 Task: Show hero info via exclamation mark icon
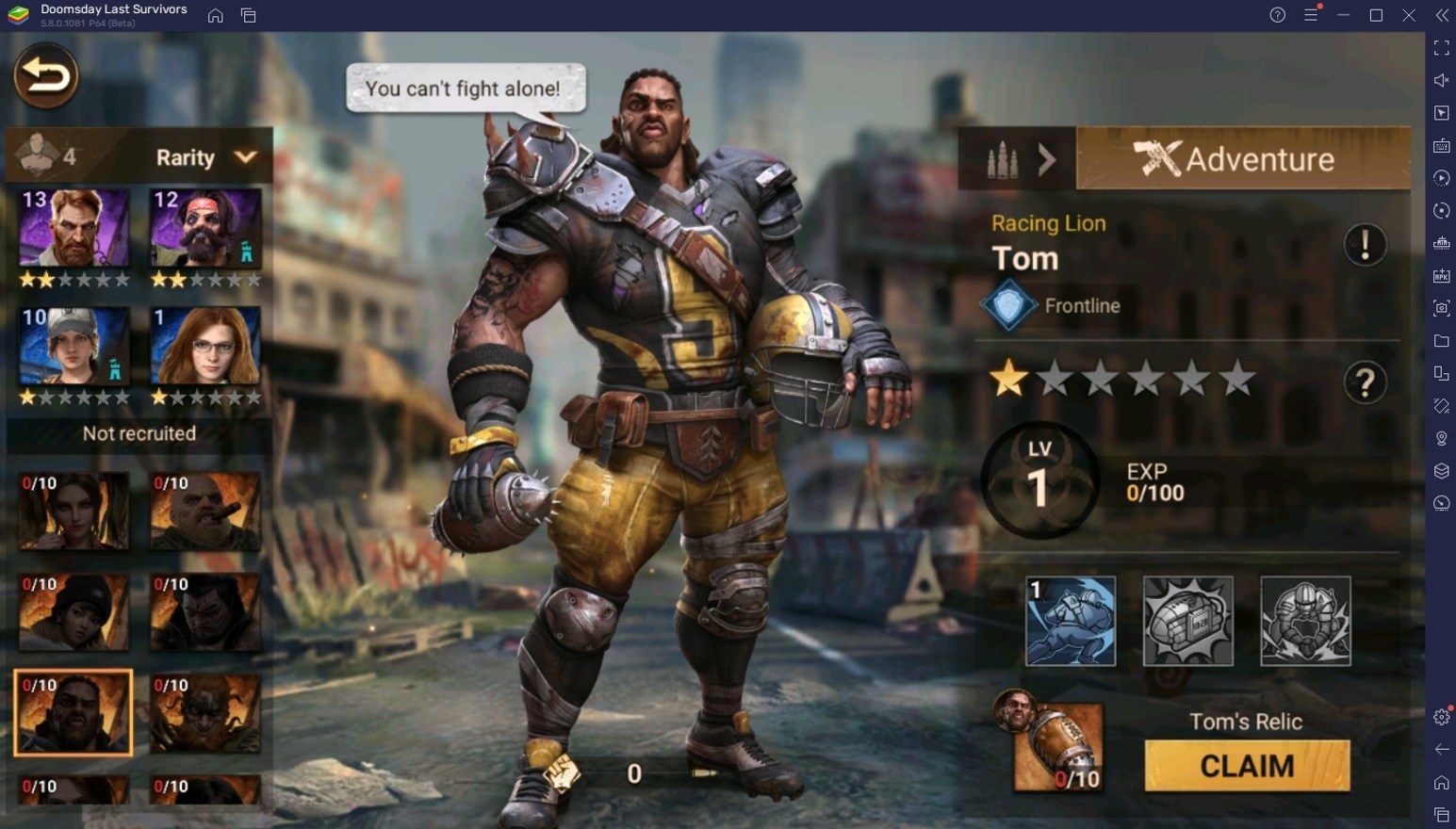click(x=1365, y=245)
